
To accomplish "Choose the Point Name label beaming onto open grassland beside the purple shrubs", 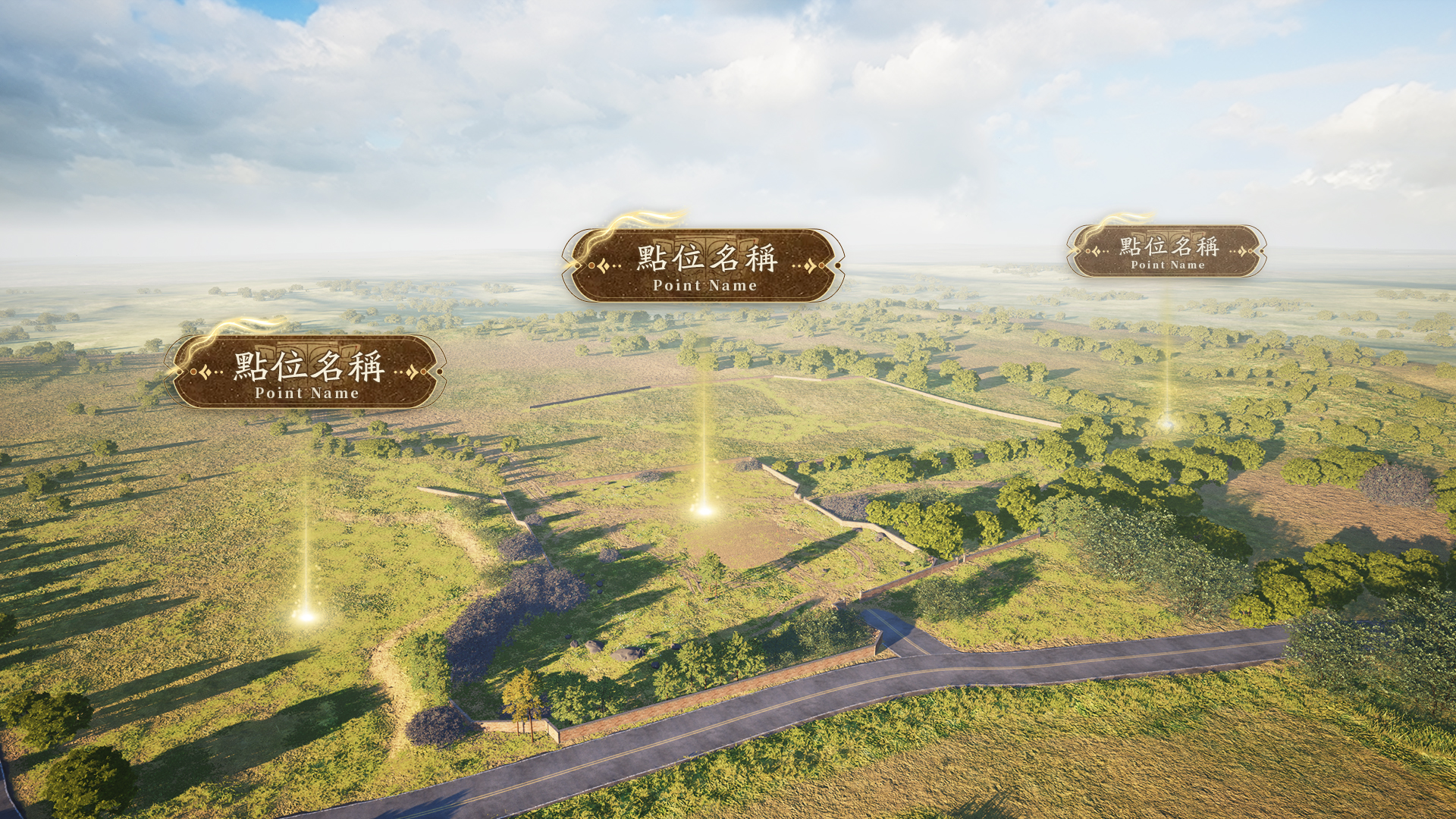I will (306, 372).
